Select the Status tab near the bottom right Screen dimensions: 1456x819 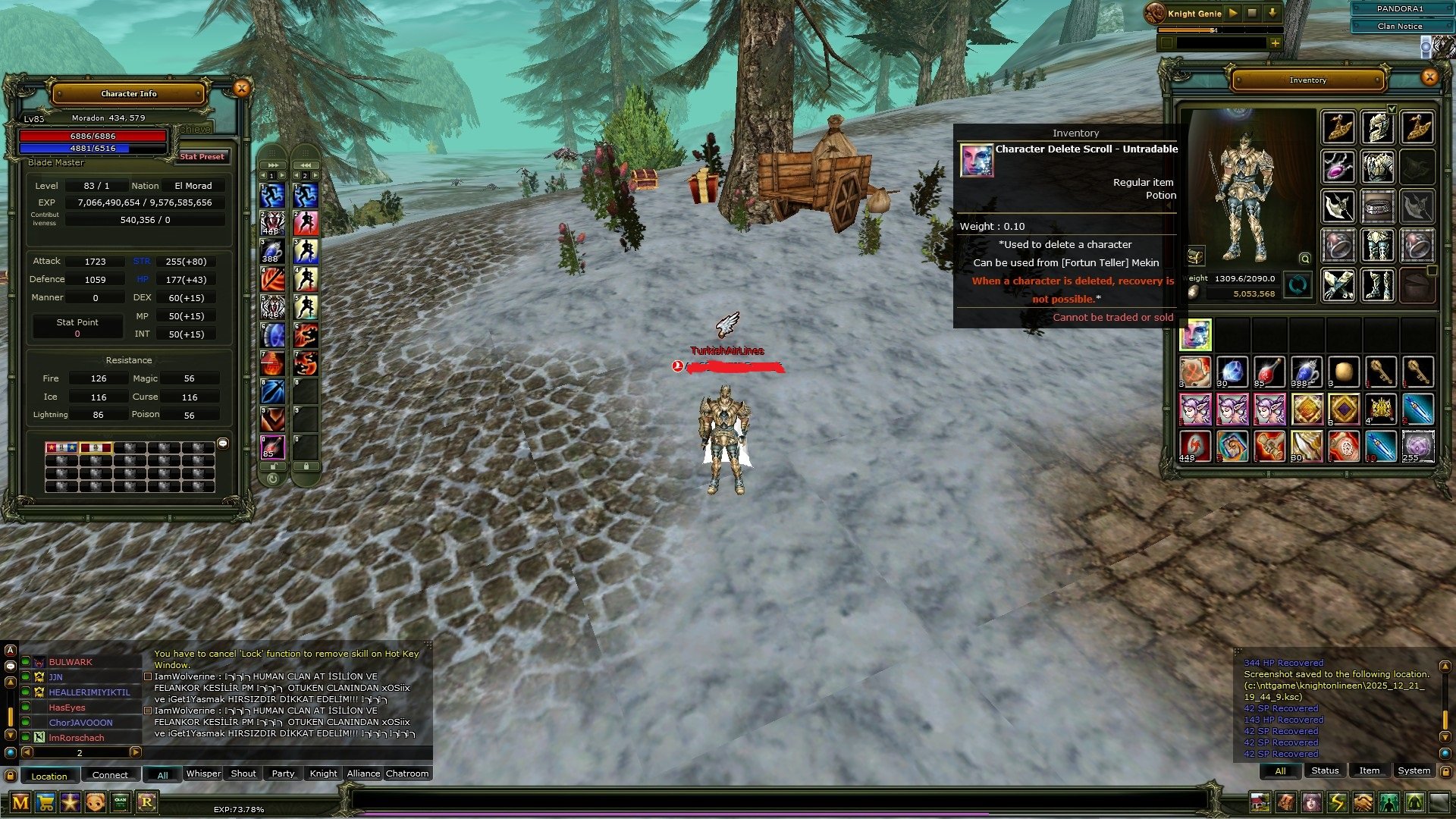(1325, 770)
